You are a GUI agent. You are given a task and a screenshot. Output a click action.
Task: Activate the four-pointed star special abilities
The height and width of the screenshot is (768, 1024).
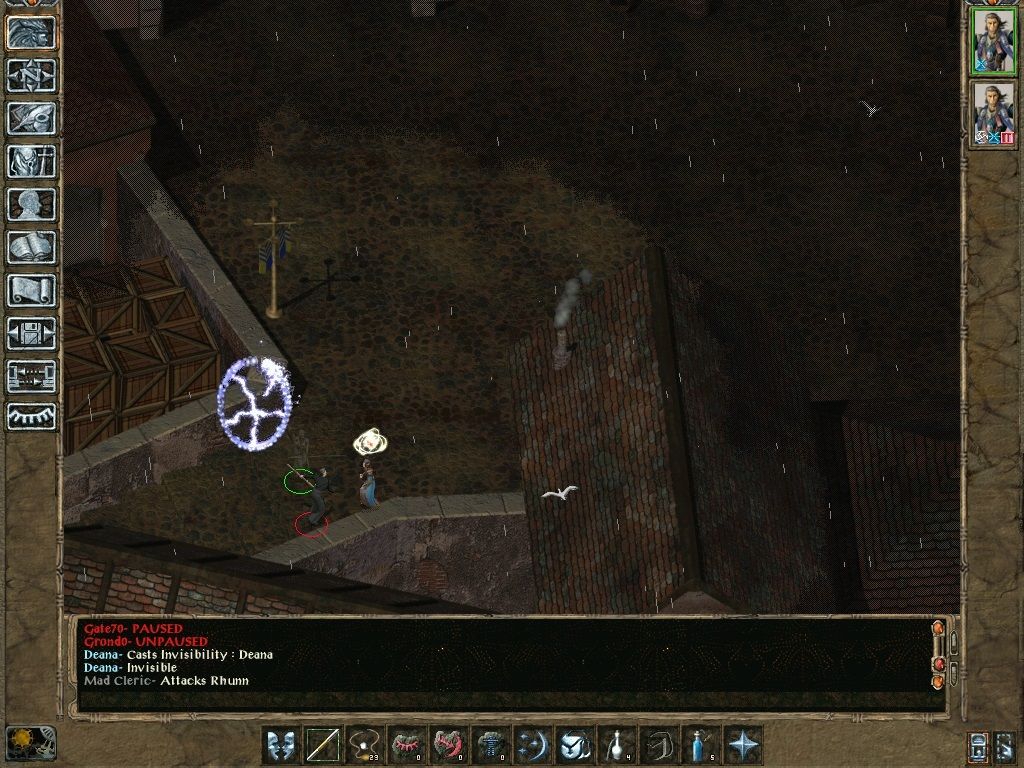(744, 745)
